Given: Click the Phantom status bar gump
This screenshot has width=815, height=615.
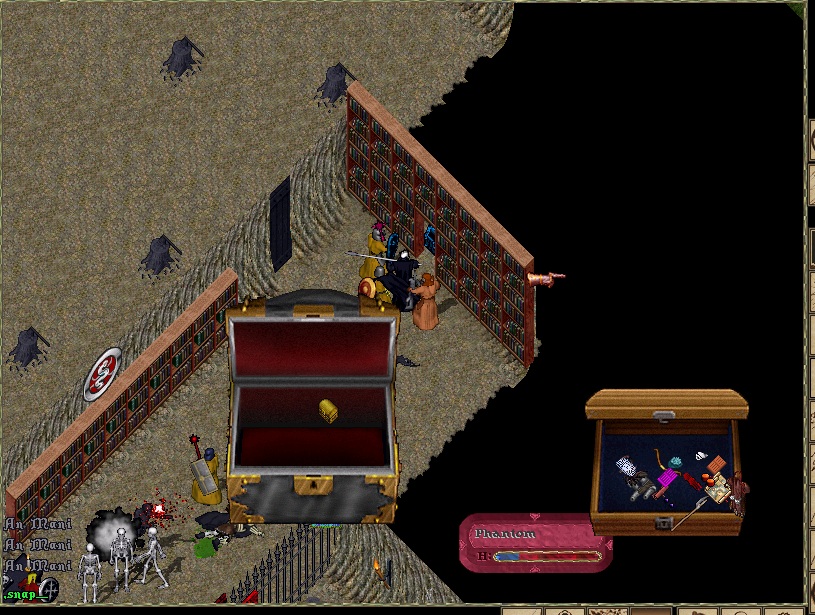Looking at the screenshot, I should [x=535, y=542].
